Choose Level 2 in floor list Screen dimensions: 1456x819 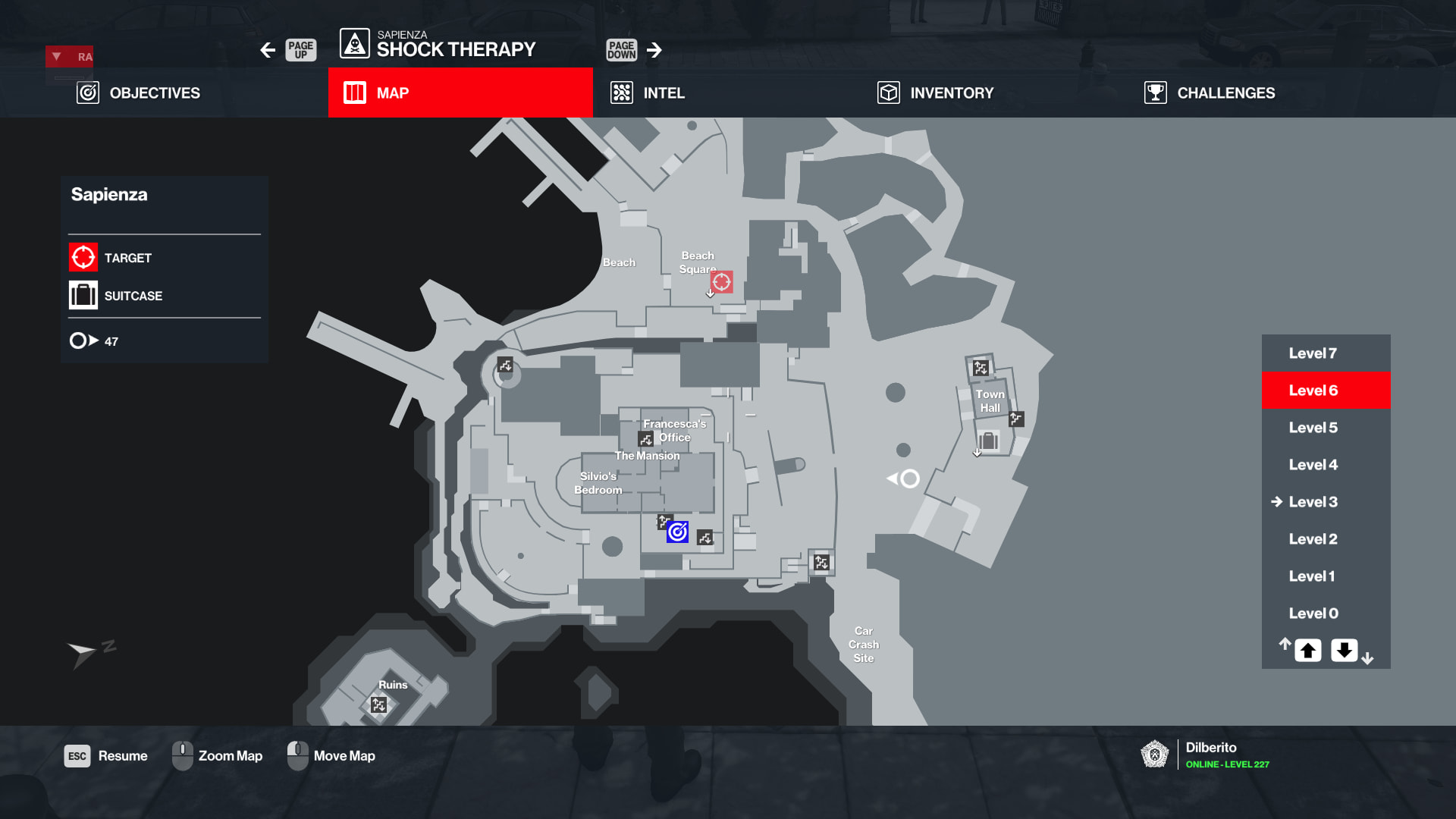tap(1313, 539)
